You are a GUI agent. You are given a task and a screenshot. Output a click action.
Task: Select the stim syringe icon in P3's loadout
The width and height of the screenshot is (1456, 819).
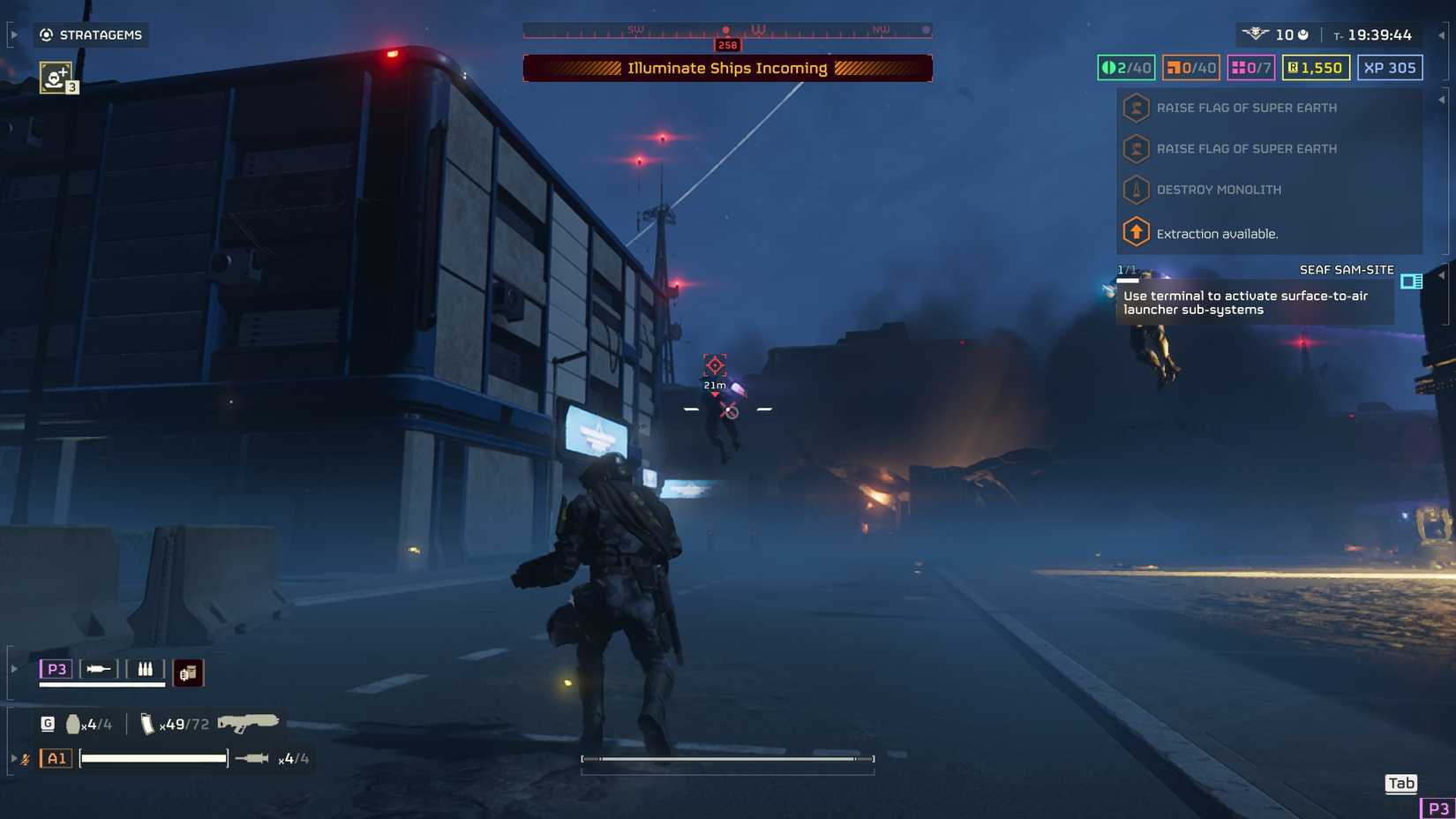(x=97, y=669)
